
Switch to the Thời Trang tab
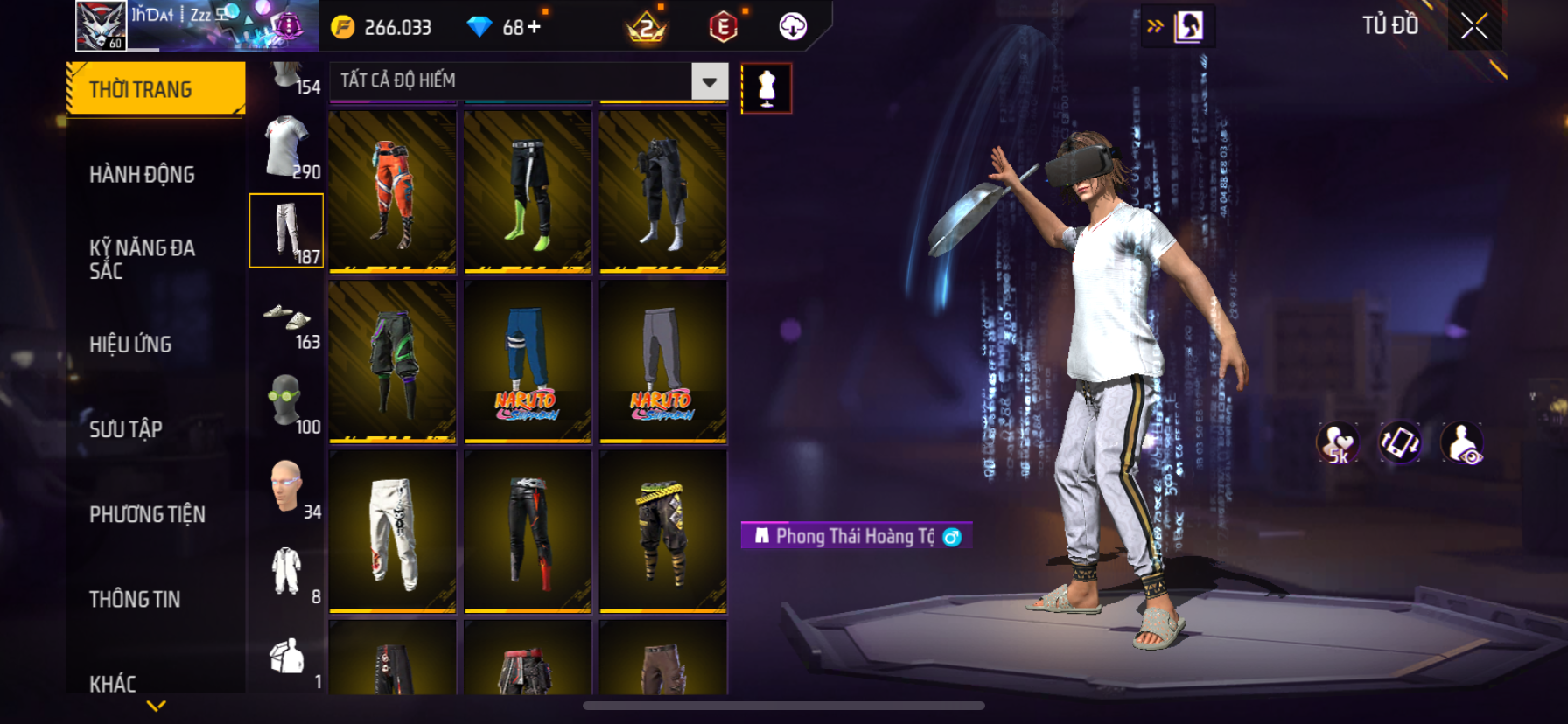click(x=156, y=89)
